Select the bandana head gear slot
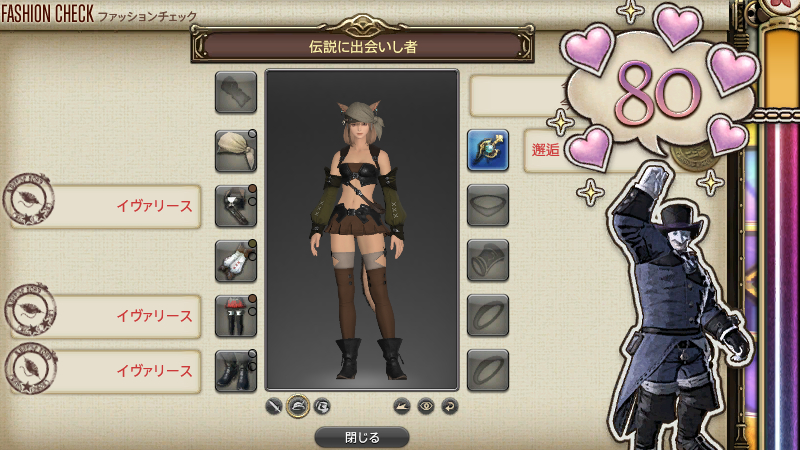The width and height of the screenshot is (800, 450). click(236, 151)
